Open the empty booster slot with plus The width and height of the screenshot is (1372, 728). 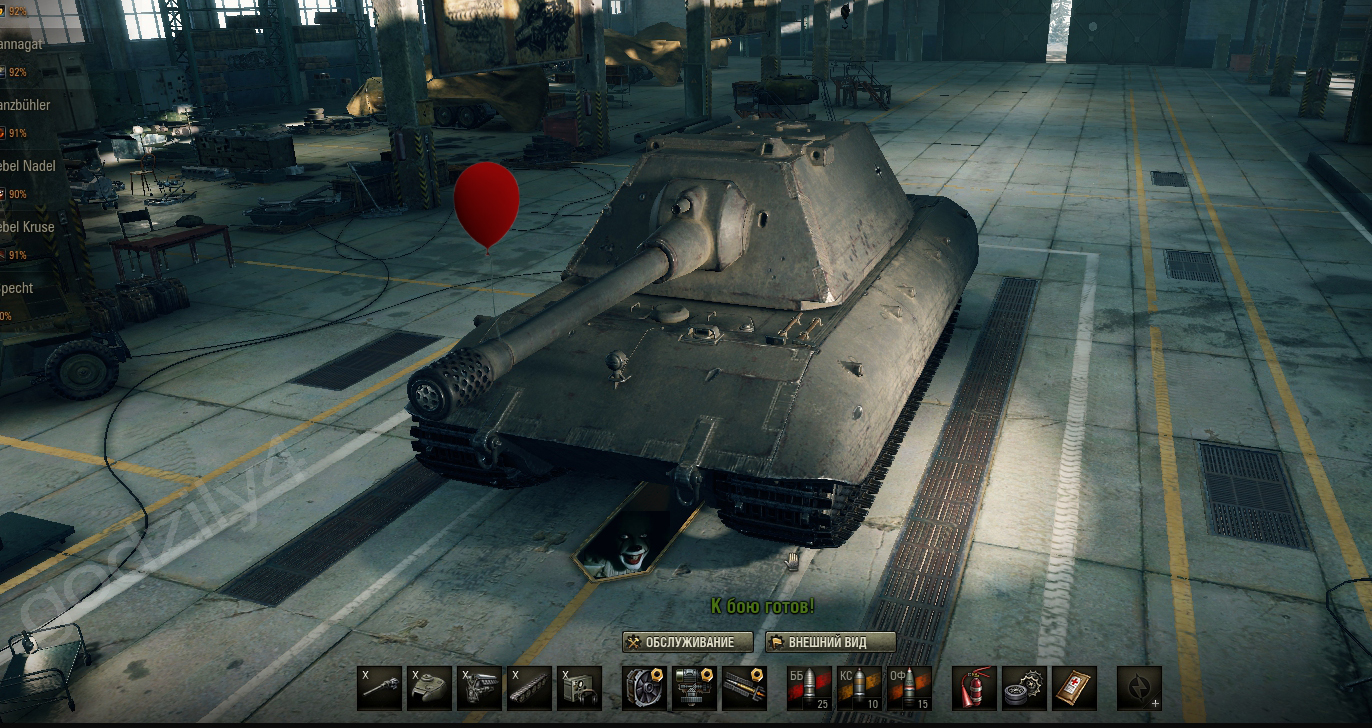click(x=1139, y=688)
